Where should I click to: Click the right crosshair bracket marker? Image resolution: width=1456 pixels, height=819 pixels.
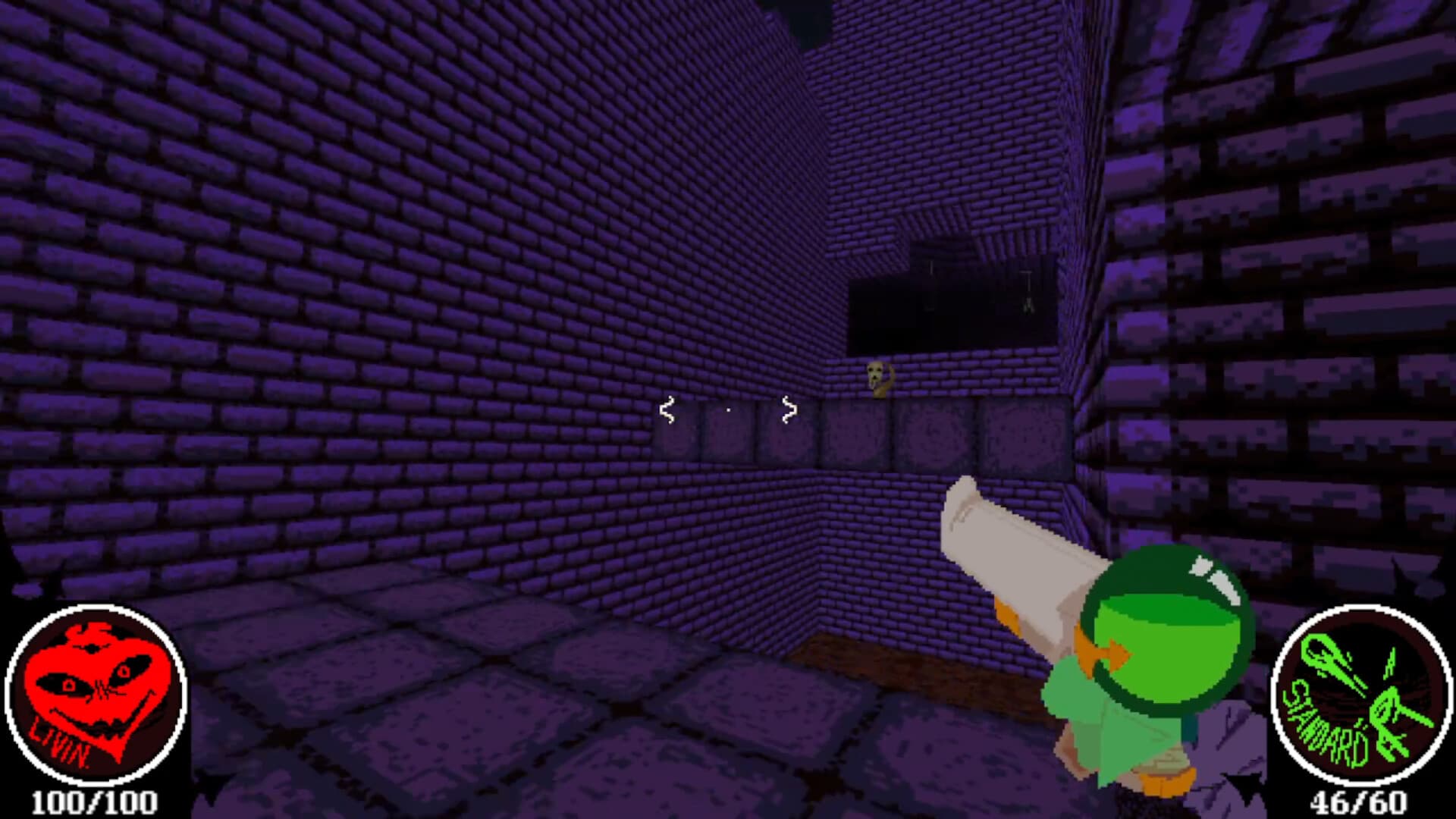pos(789,409)
